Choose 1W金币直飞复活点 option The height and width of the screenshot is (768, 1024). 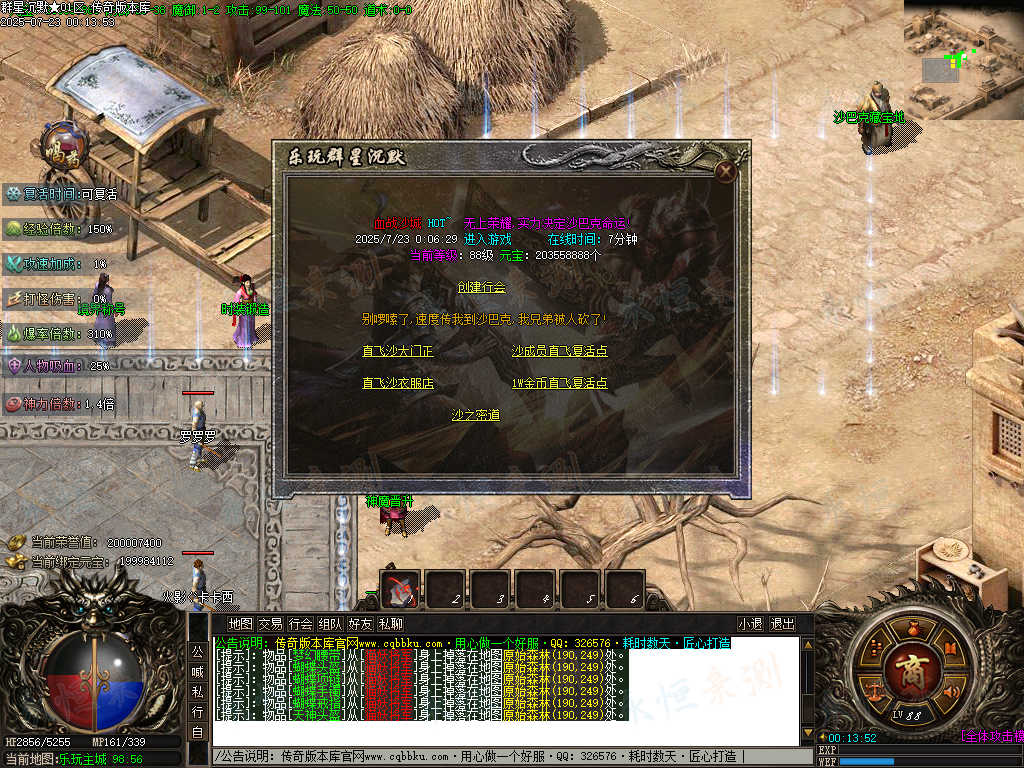[559, 383]
